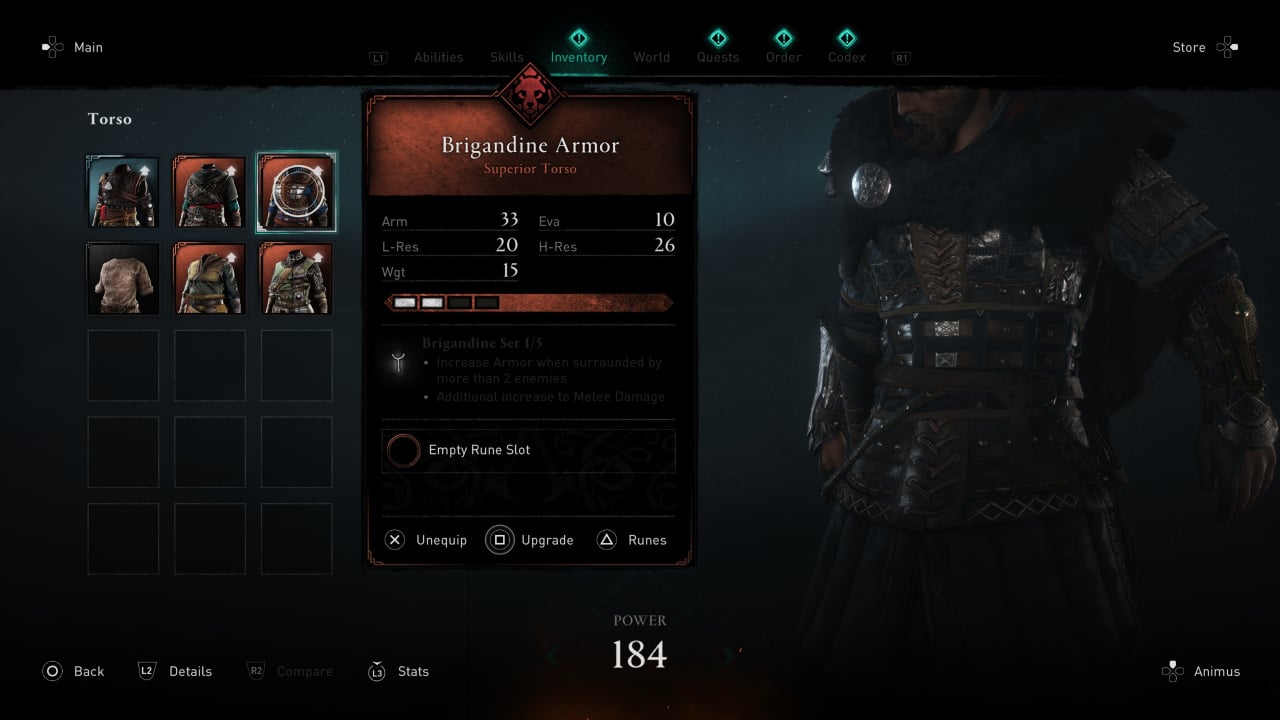
Task: Select the Inventory tab
Action: [x=578, y=57]
